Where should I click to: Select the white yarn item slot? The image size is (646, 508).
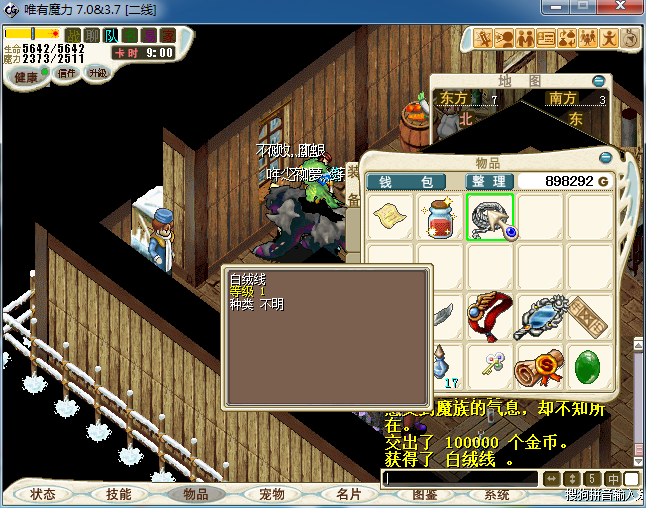[x=490, y=217]
